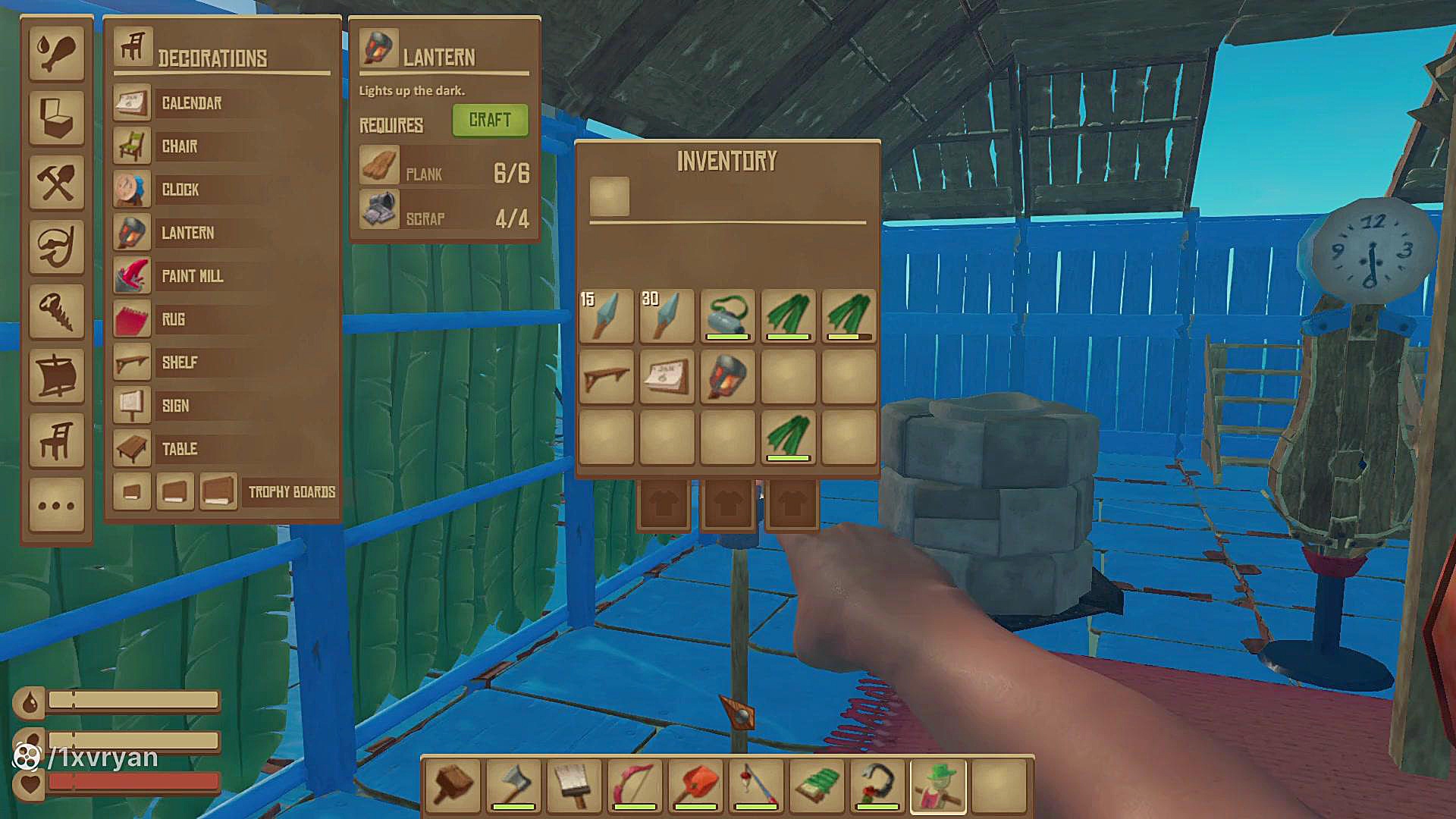Select the oxygen bottle in inventory

click(727, 315)
